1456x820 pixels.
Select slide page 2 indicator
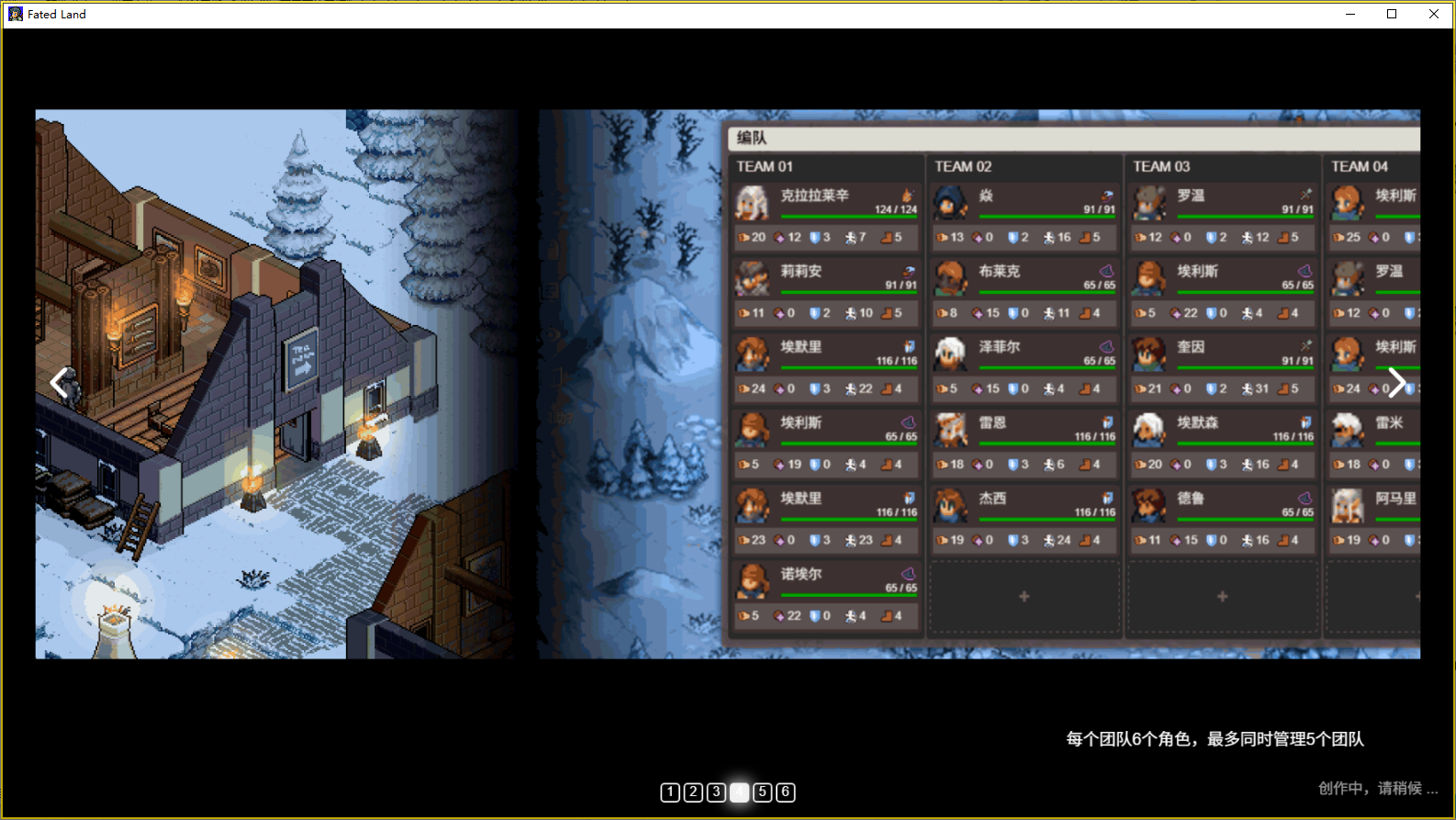(x=693, y=792)
